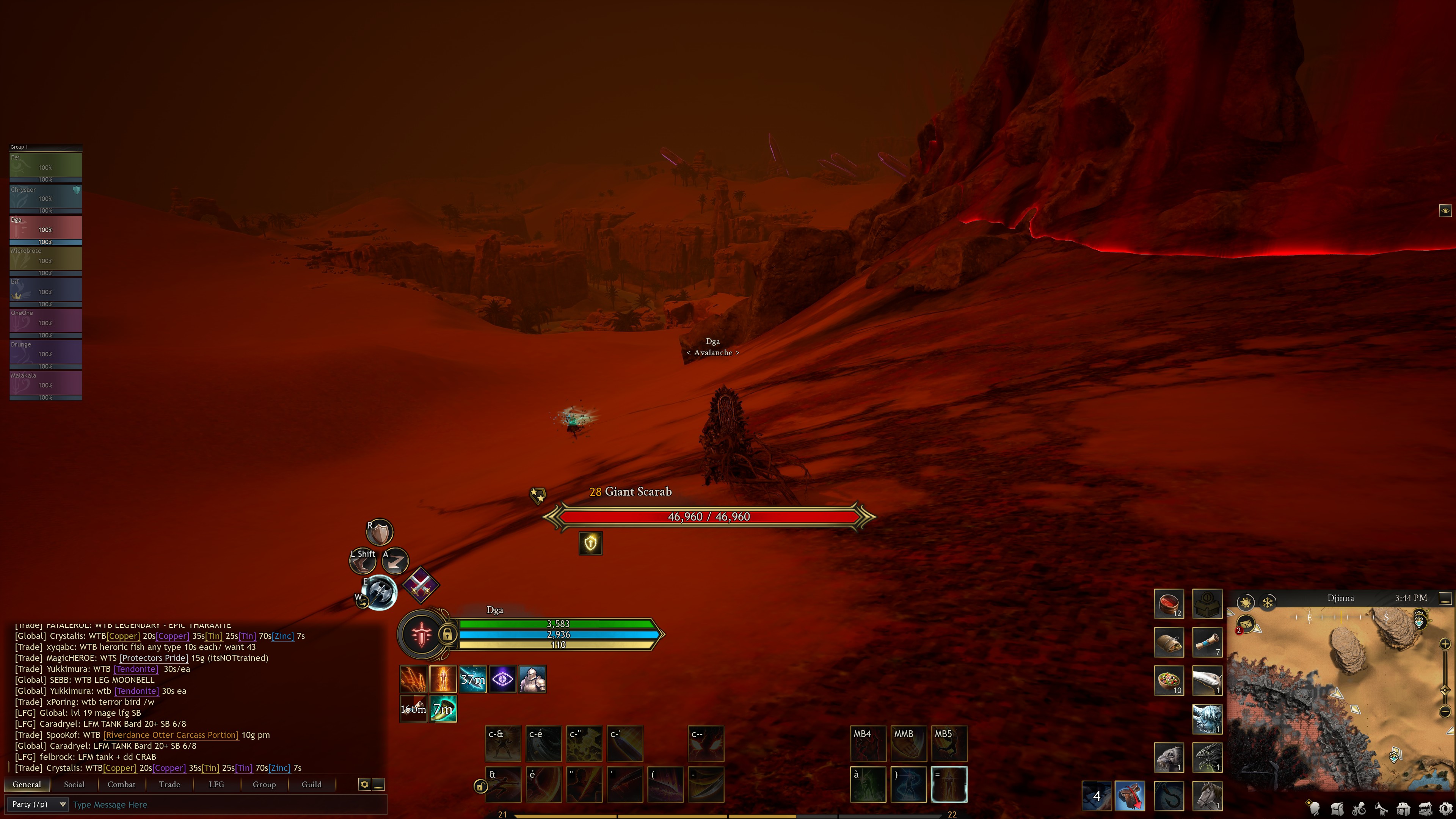1456x819 pixels.
Task: Minimize the chat window
Action: [x=379, y=784]
